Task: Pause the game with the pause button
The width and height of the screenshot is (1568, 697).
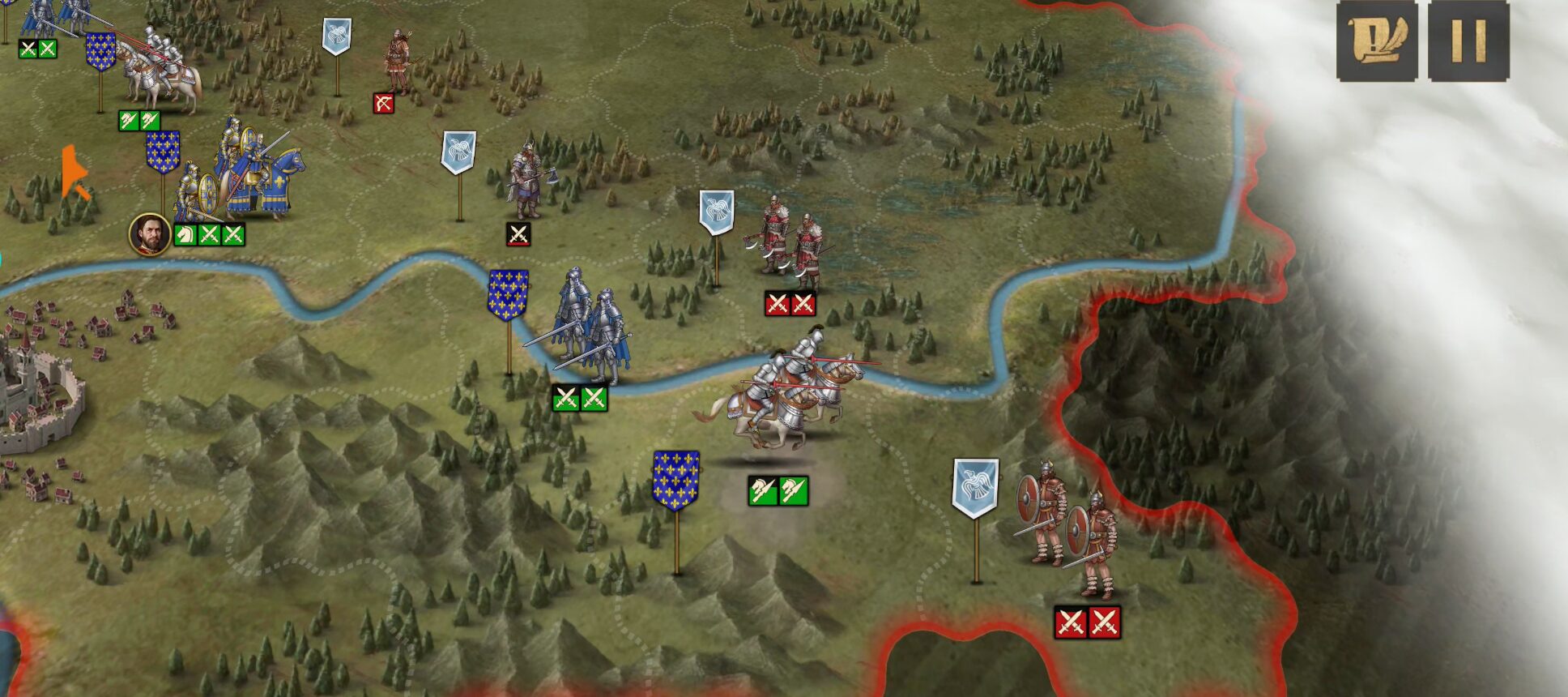Action: (1468, 40)
